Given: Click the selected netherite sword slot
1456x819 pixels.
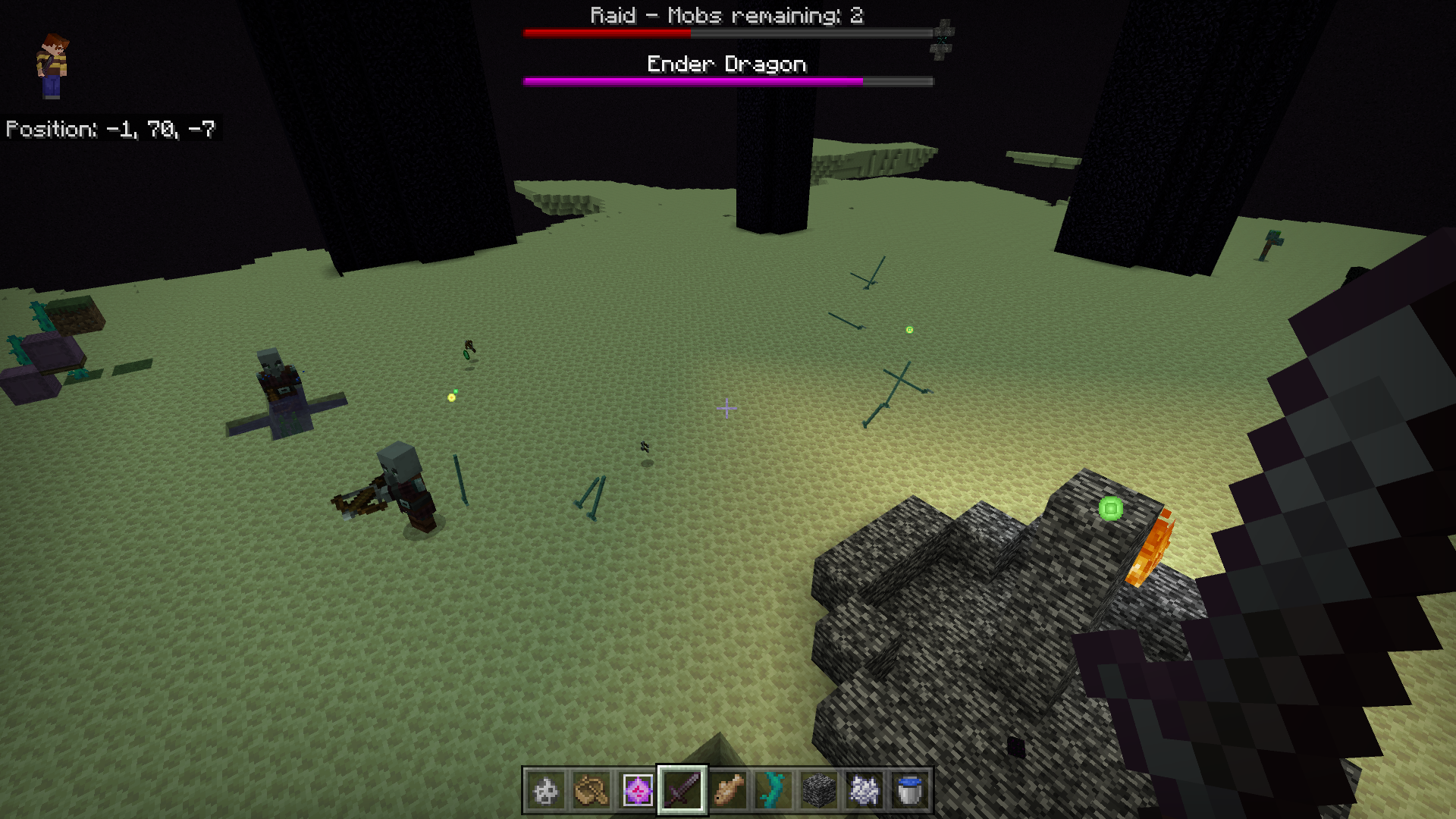Looking at the screenshot, I should pos(682,791).
